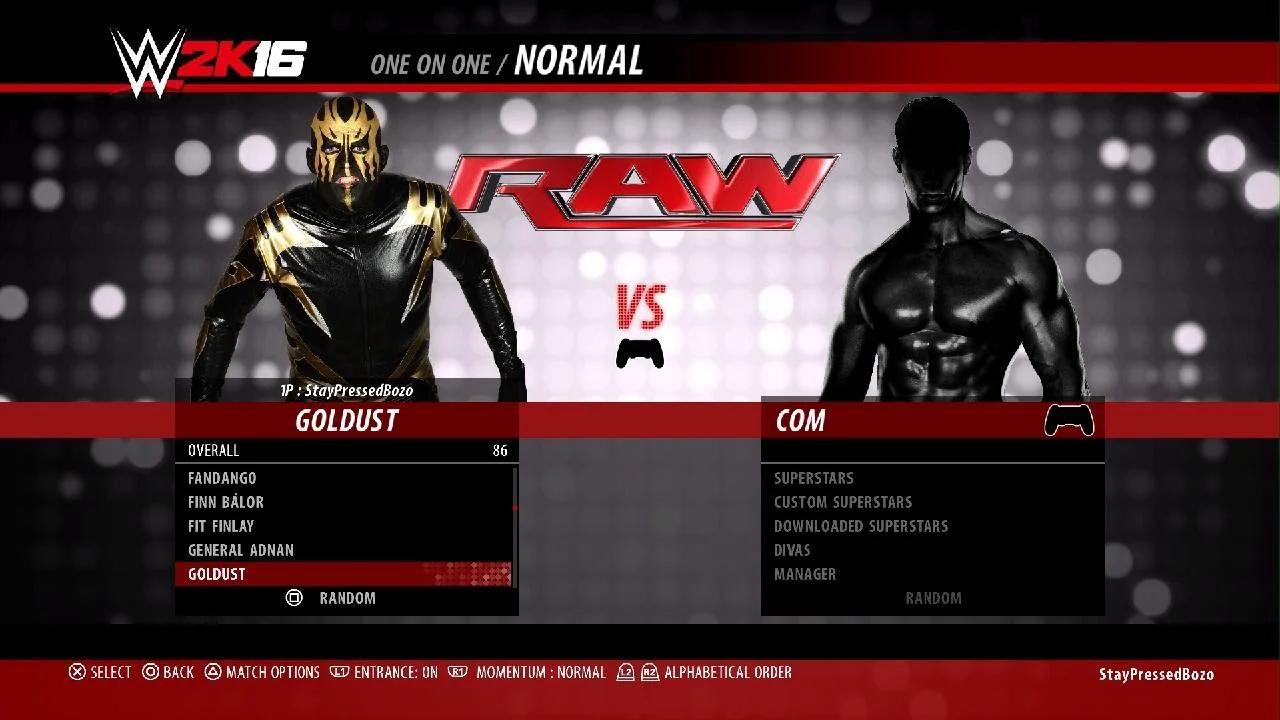Select FINN BÁLOR from the roster list
1280x720 pixels.
[227, 502]
